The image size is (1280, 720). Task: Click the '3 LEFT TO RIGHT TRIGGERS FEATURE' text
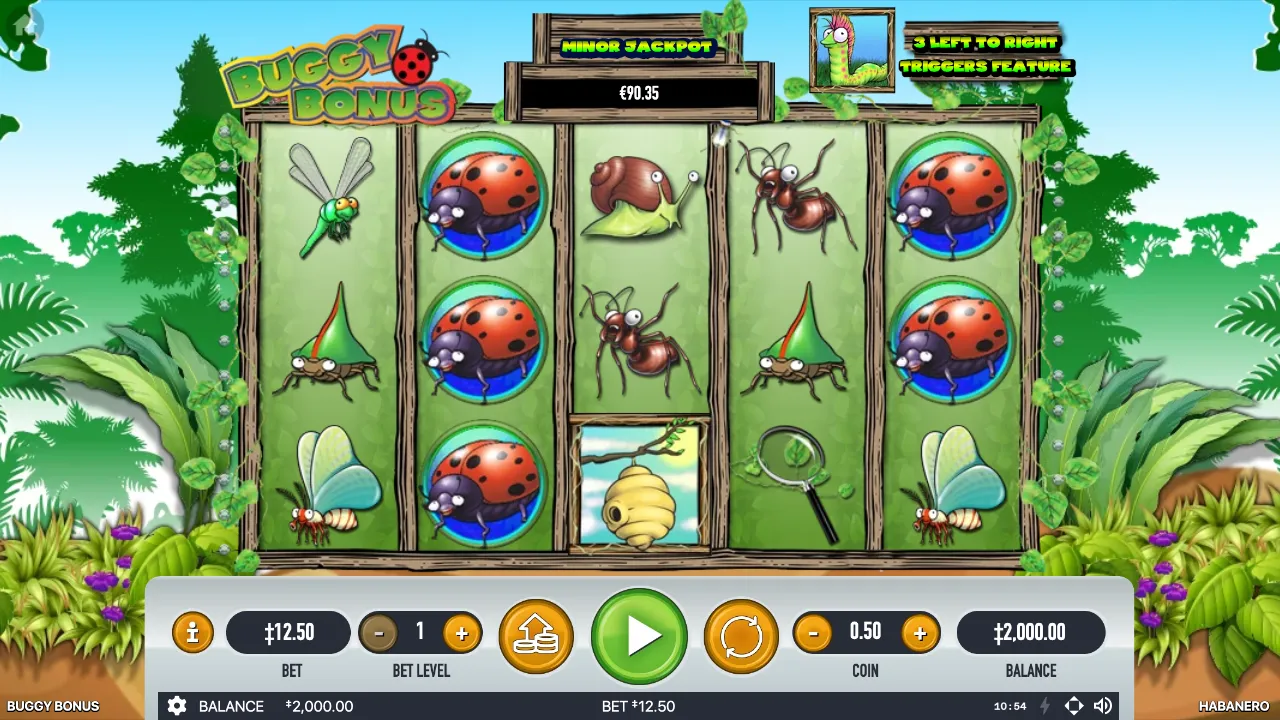(986, 55)
